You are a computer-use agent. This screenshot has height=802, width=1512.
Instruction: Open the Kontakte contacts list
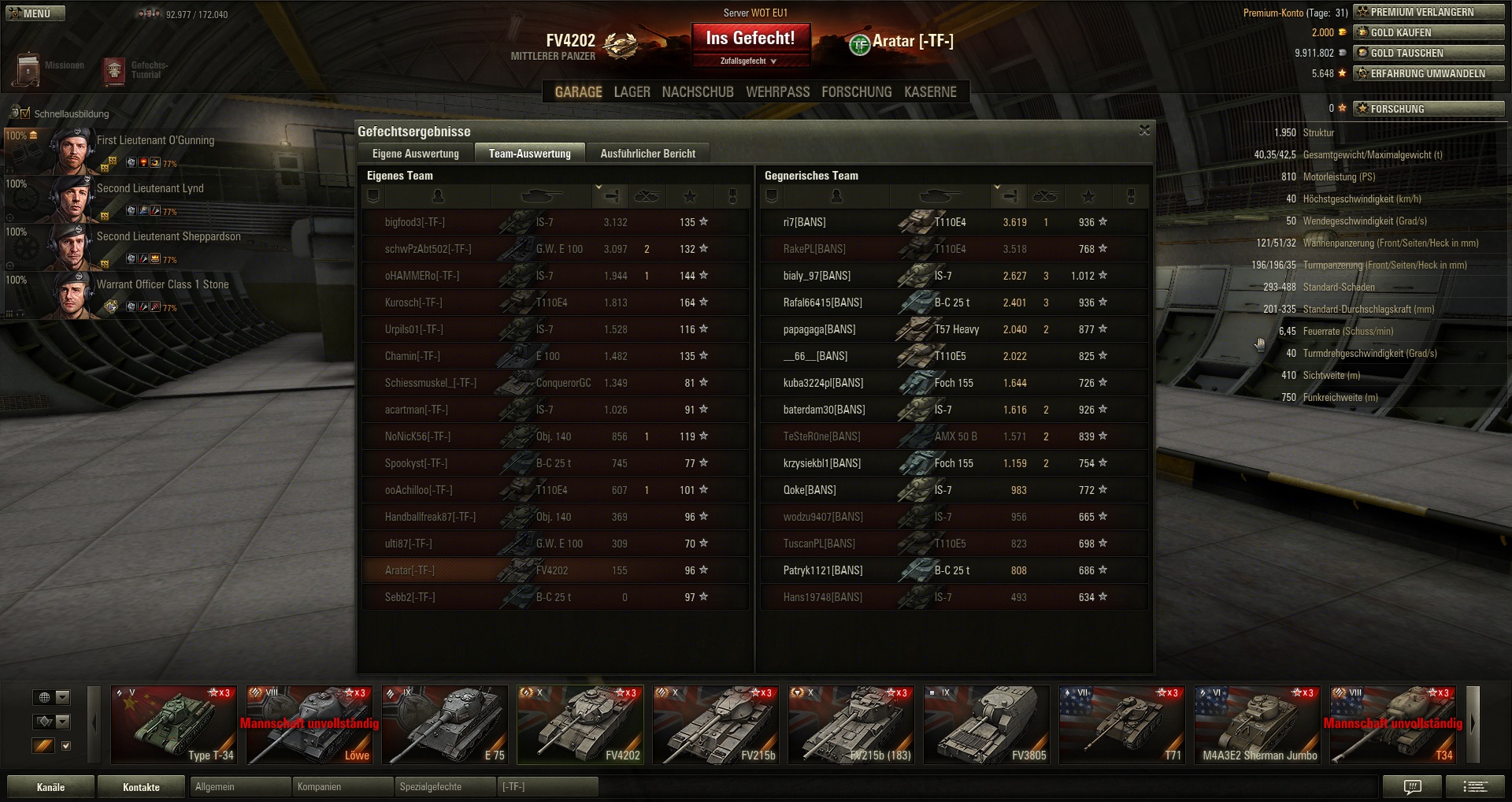141,787
